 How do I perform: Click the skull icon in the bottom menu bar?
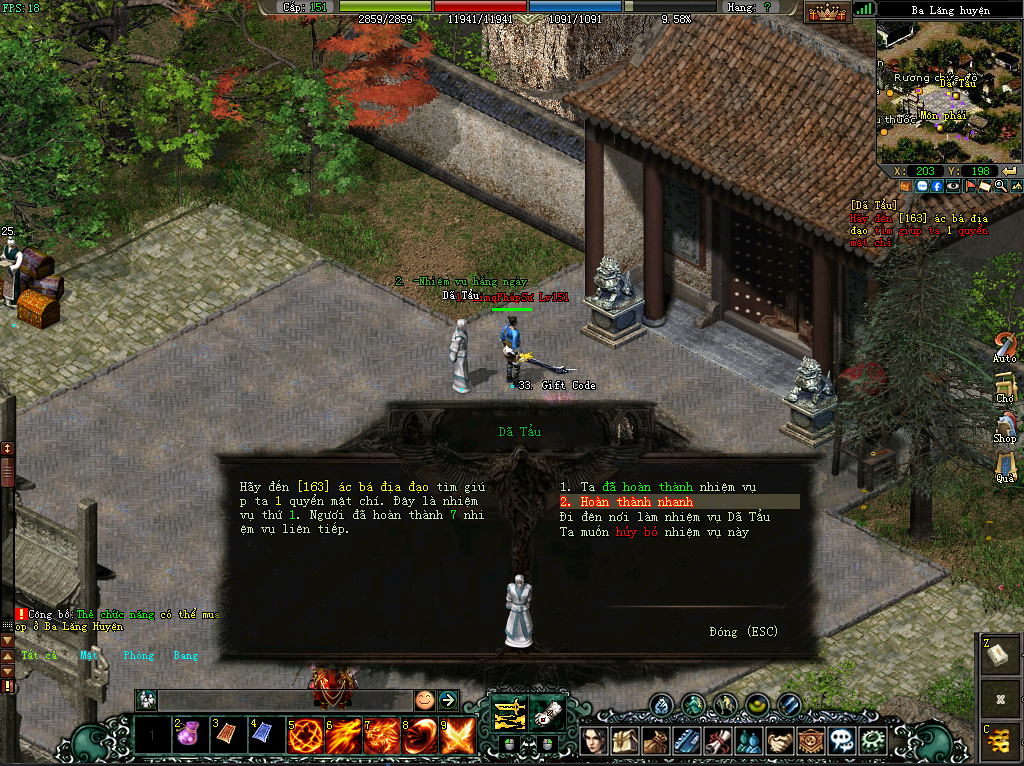point(845,741)
